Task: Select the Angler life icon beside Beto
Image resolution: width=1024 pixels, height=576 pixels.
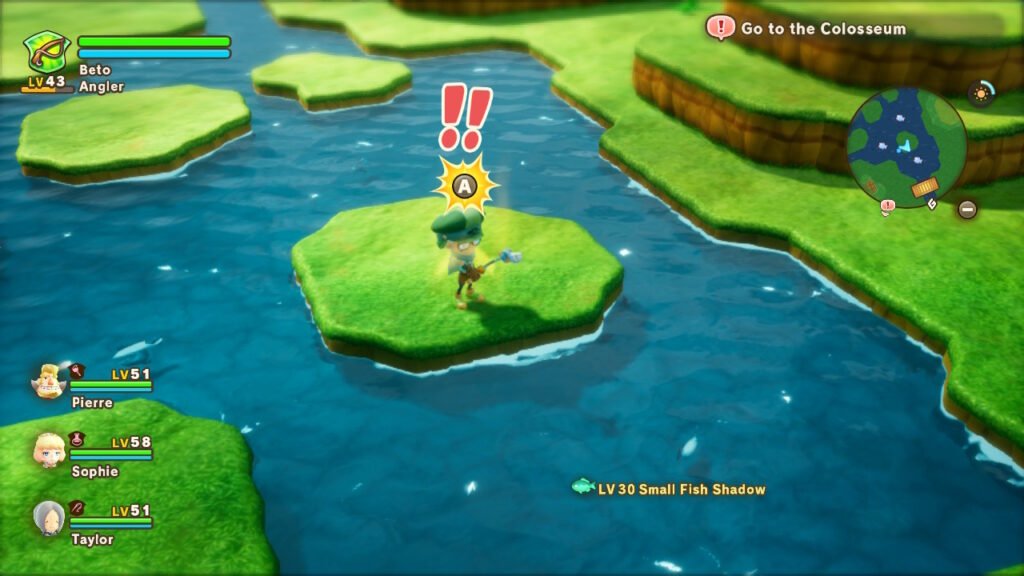Action: pyautogui.click(x=47, y=52)
